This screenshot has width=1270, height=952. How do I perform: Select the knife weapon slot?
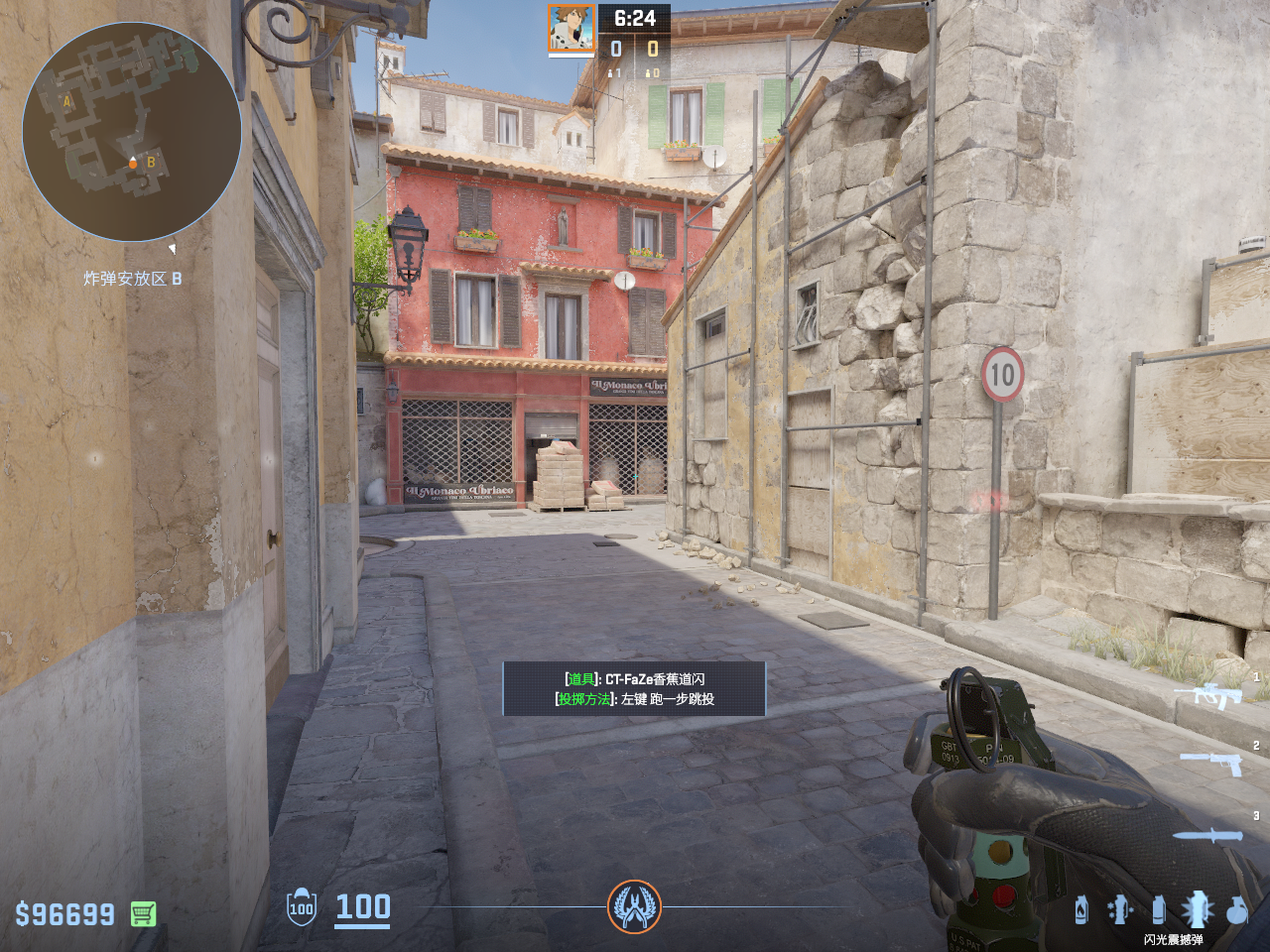[1207, 835]
